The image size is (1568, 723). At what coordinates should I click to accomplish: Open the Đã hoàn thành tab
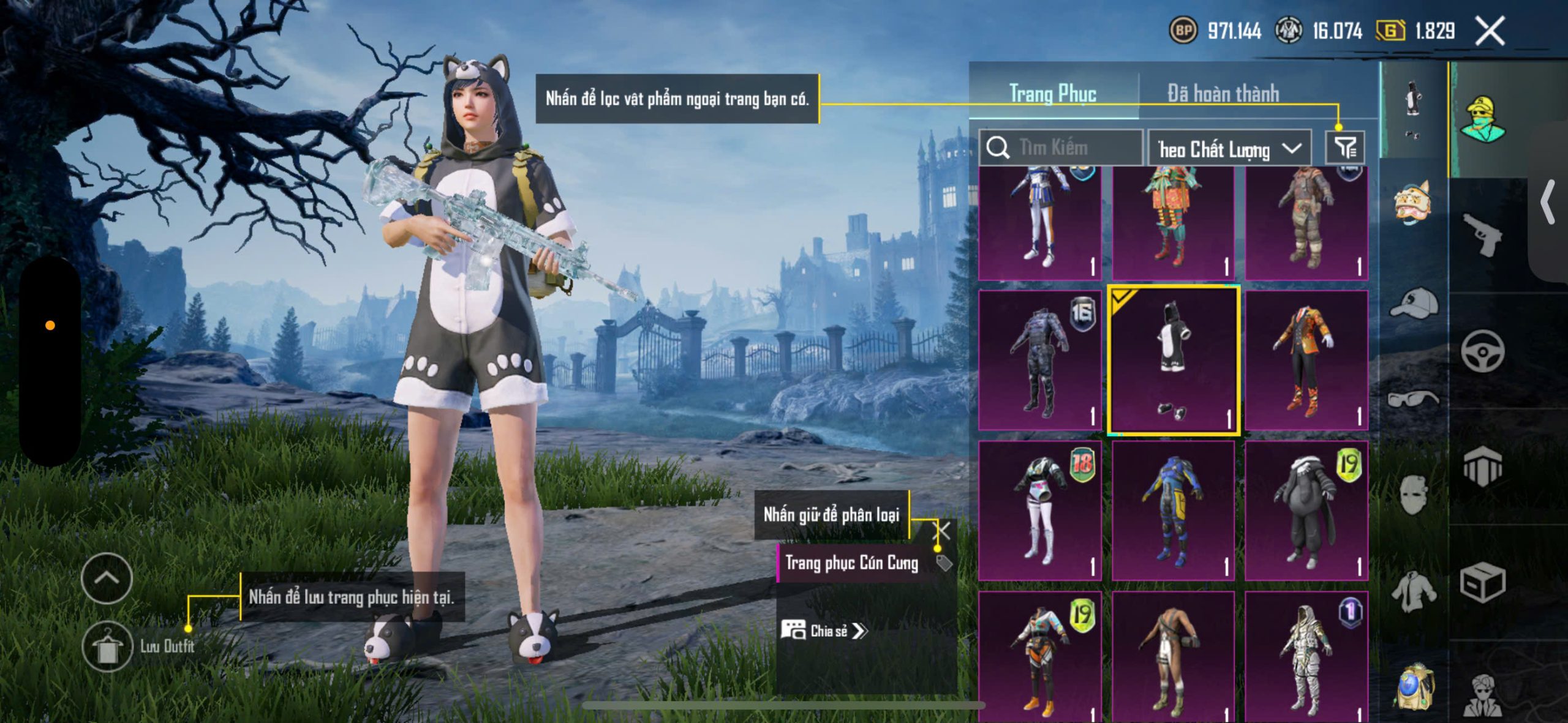[x=1223, y=94]
